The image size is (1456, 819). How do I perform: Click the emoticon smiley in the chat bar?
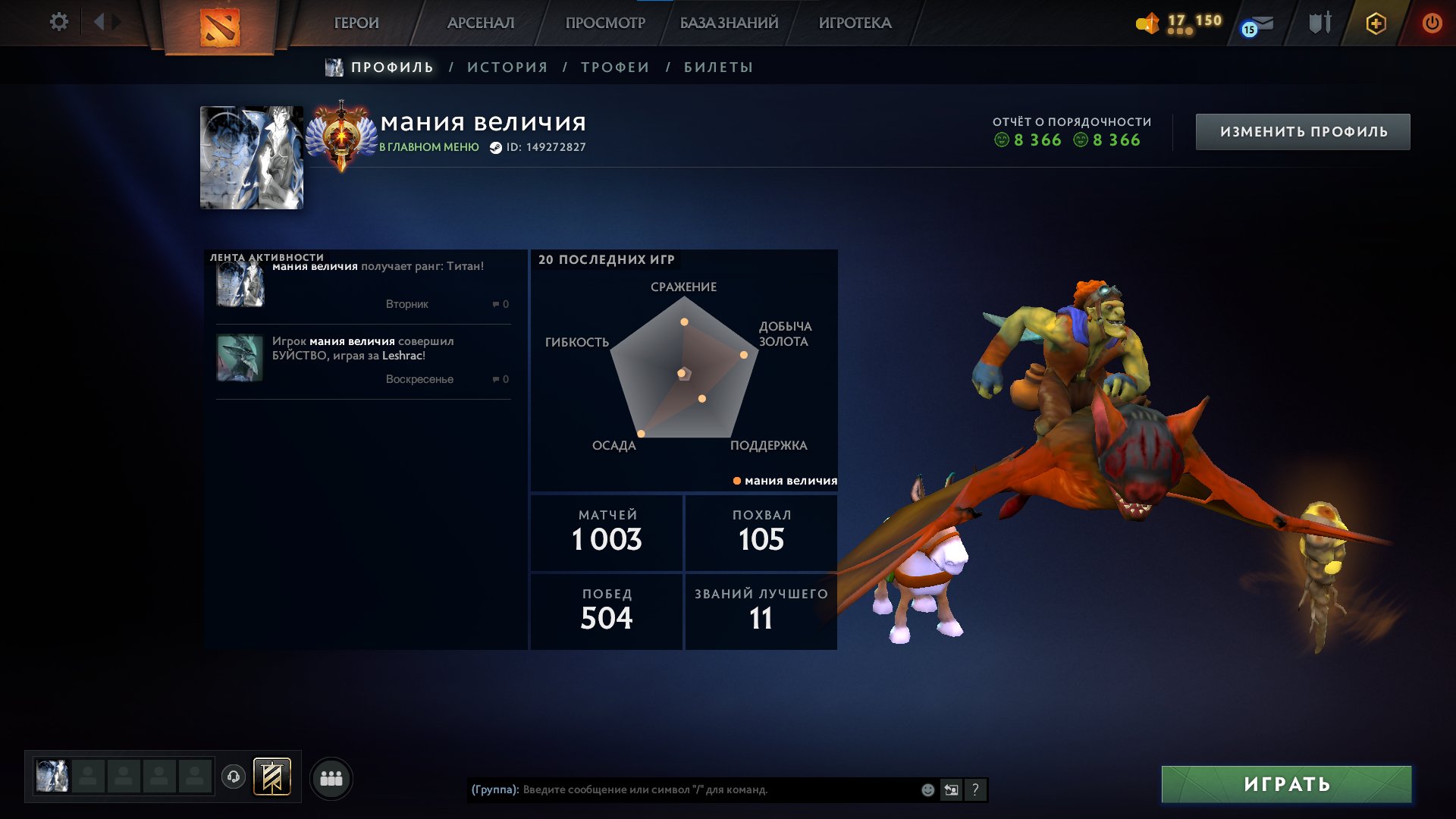927,789
